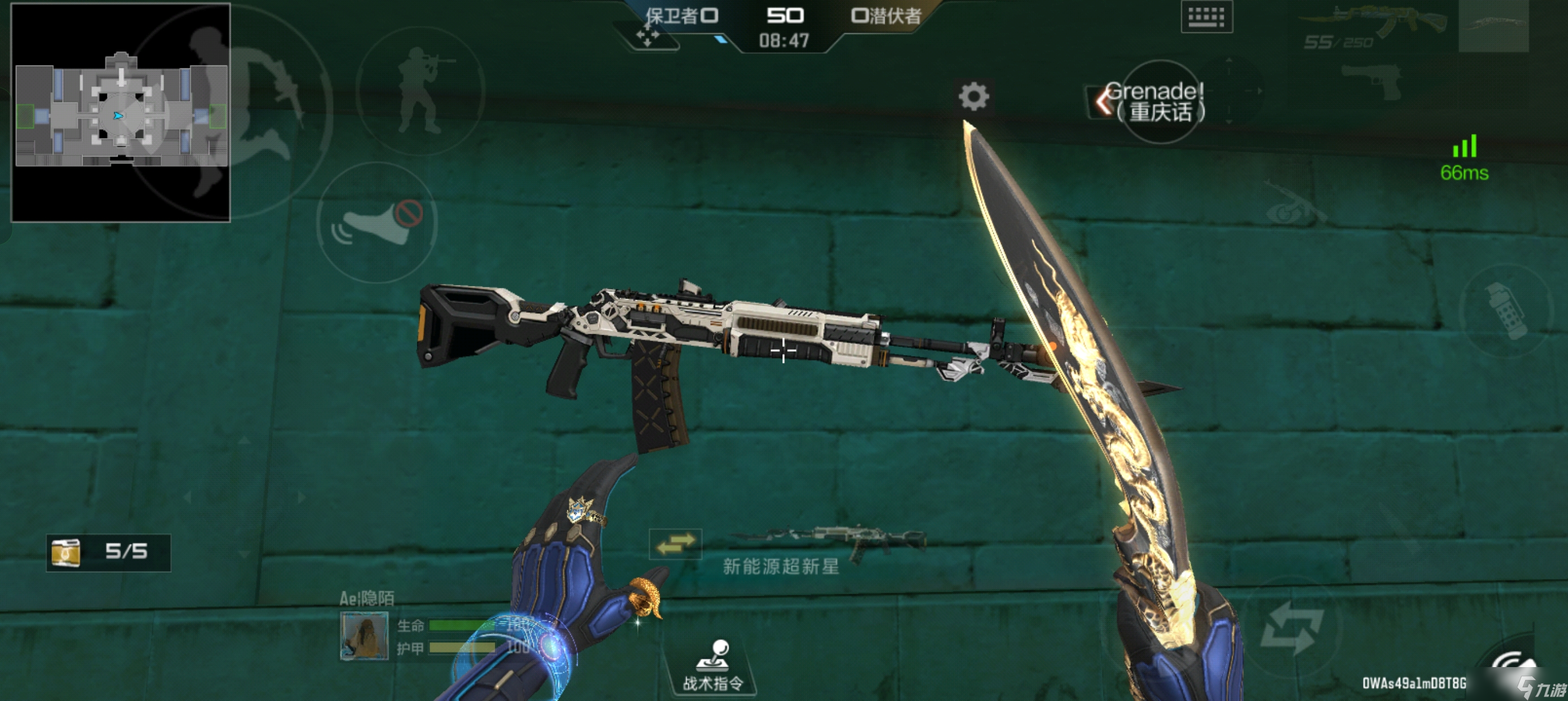Toggle the silent walk foot button
1568x701 pixels.
(377, 223)
